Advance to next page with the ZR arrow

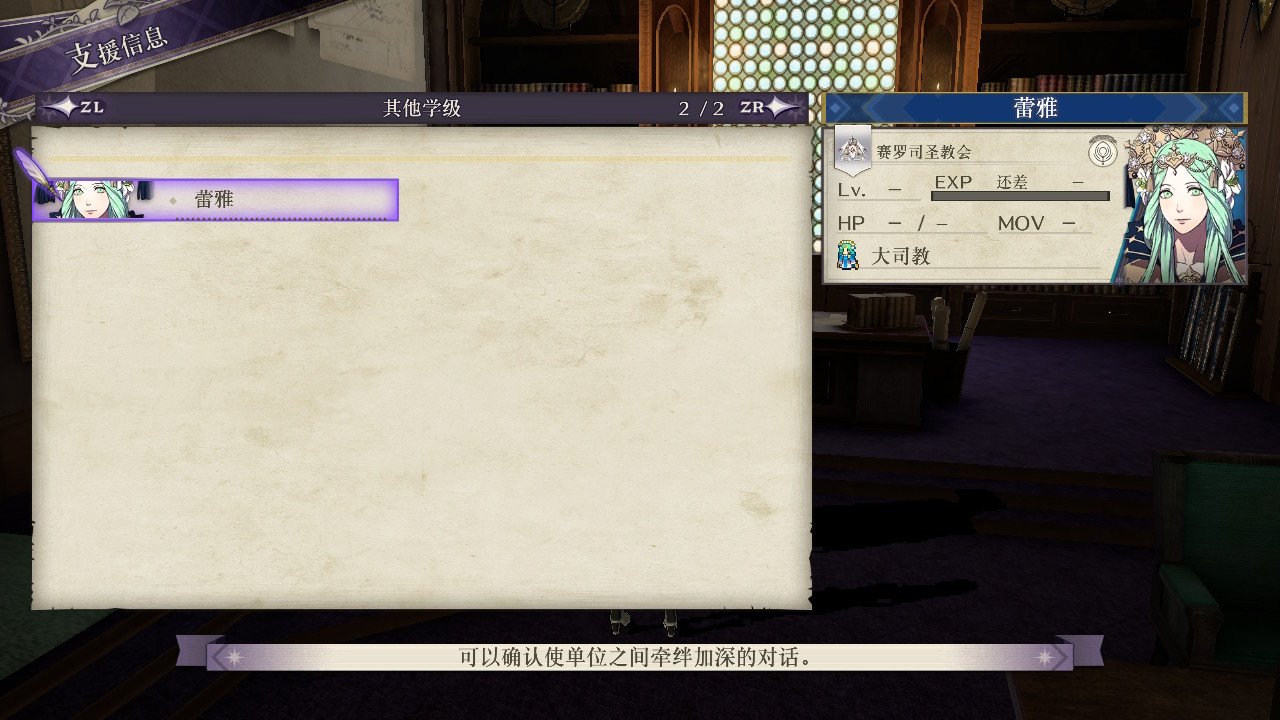pos(781,109)
